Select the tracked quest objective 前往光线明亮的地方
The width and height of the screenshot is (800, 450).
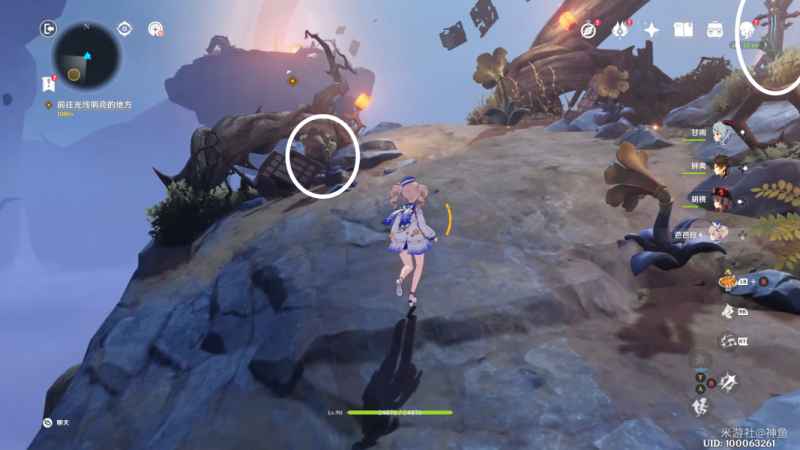[94, 105]
